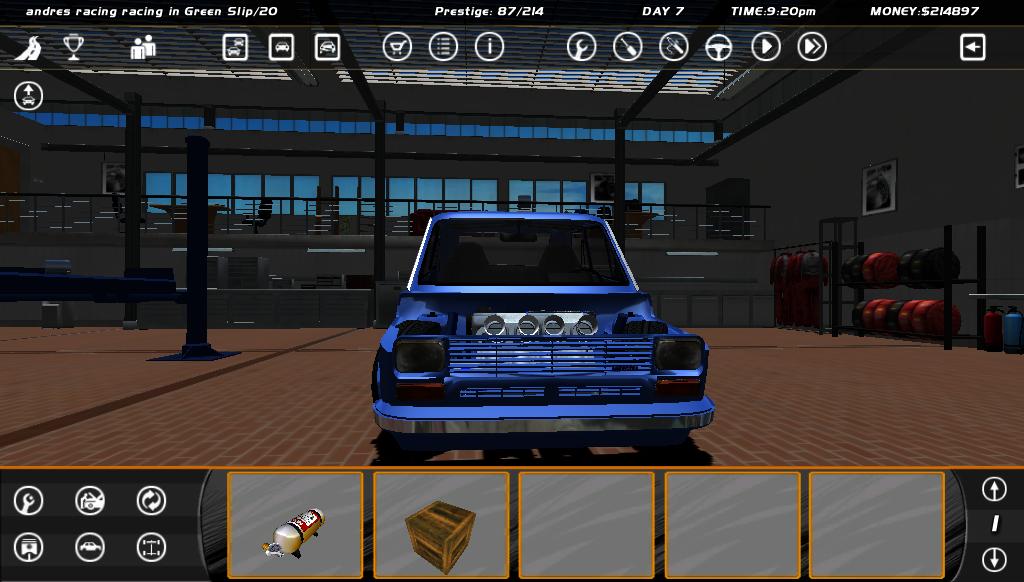Click the circular refresh arrows icon
This screenshot has width=1024, height=582.
[151, 500]
